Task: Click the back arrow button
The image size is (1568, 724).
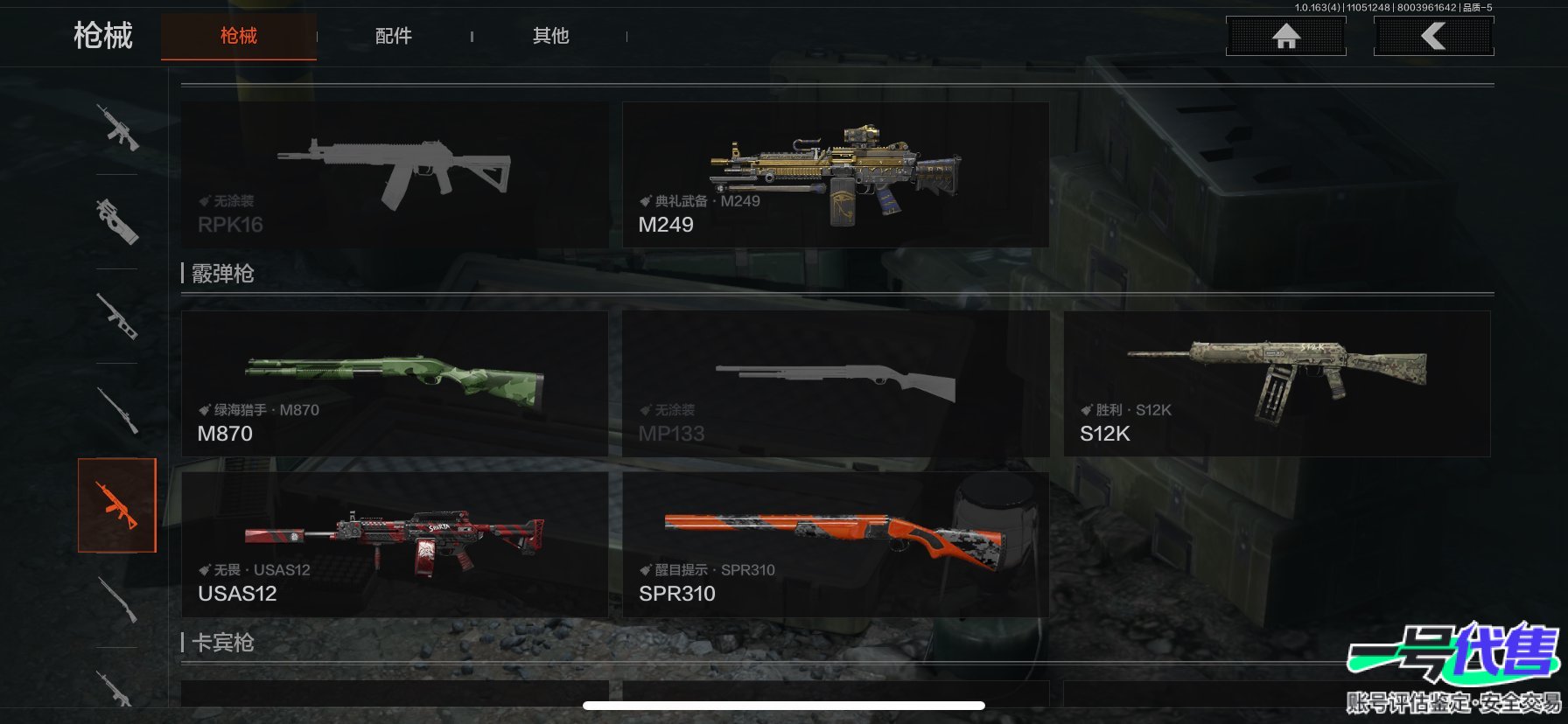Action: (1433, 36)
